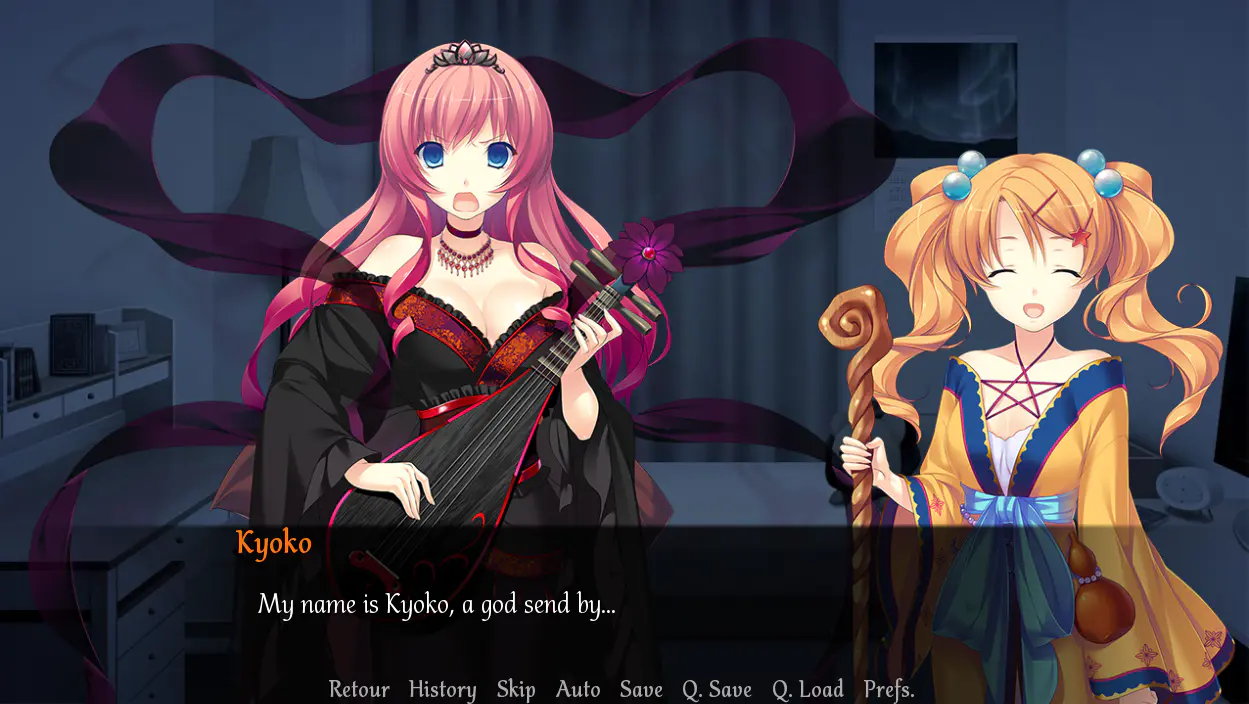
Task: Quick load with Q. Load
Action: click(808, 689)
